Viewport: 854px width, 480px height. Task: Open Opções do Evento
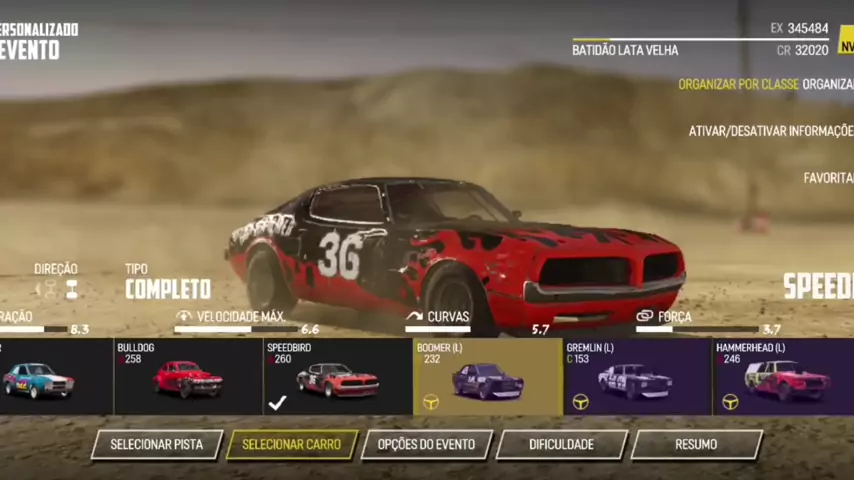pyautogui.click(x=427, y=444)
